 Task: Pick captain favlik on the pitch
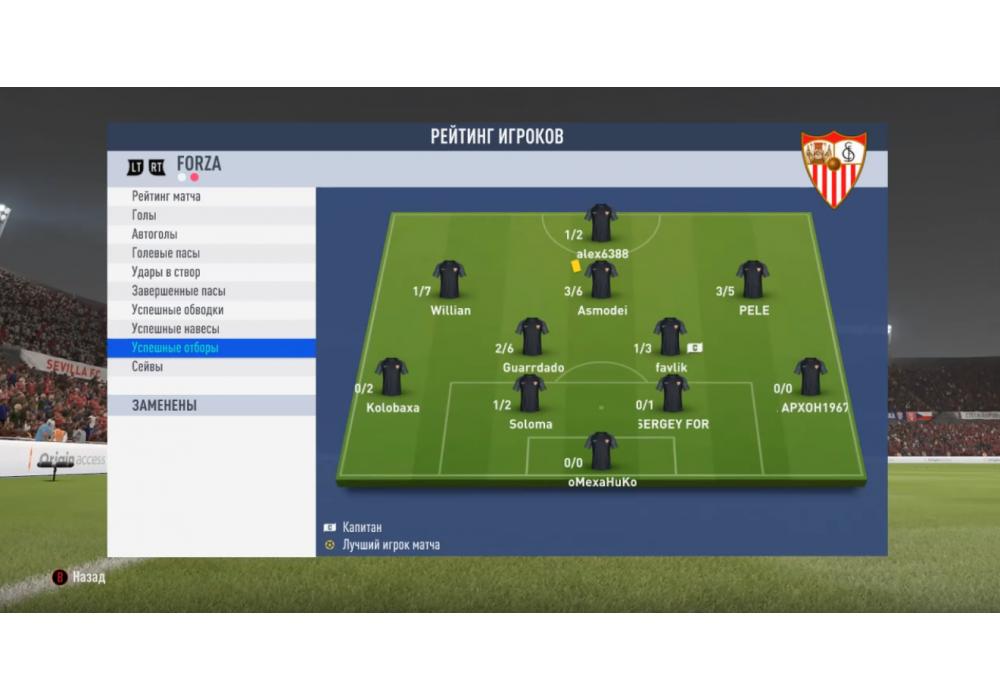click(669, 337)
